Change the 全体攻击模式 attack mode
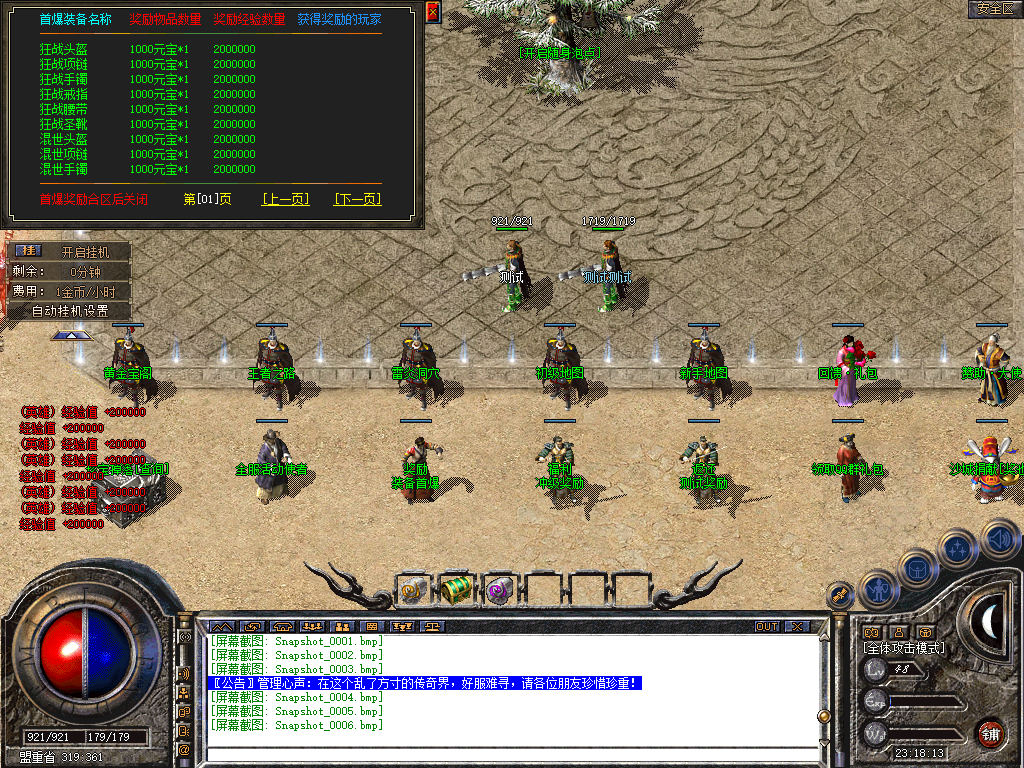 coord(904,648)
